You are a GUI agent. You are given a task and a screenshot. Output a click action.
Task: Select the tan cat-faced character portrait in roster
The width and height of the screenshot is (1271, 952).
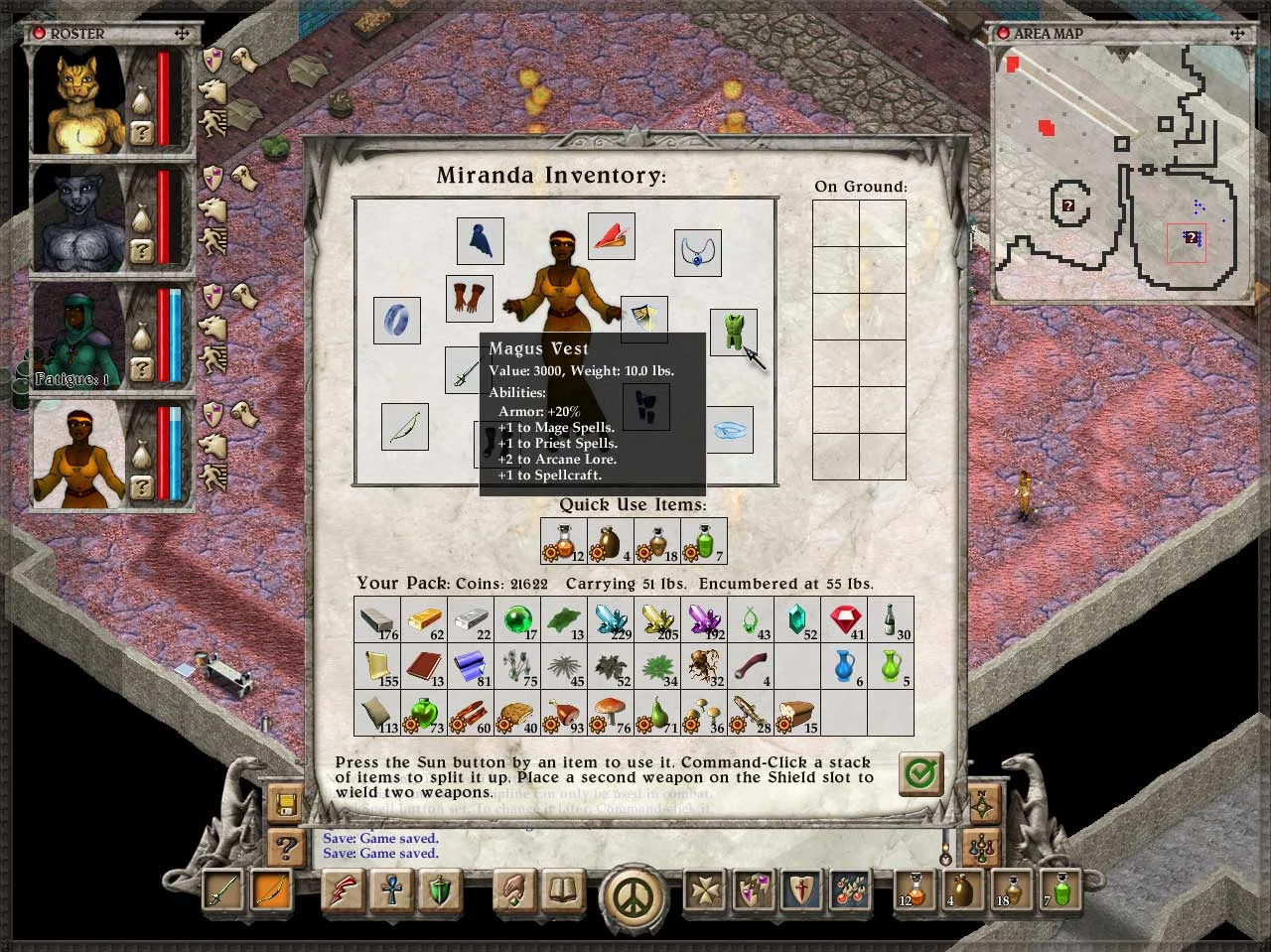tap(78, 99)
